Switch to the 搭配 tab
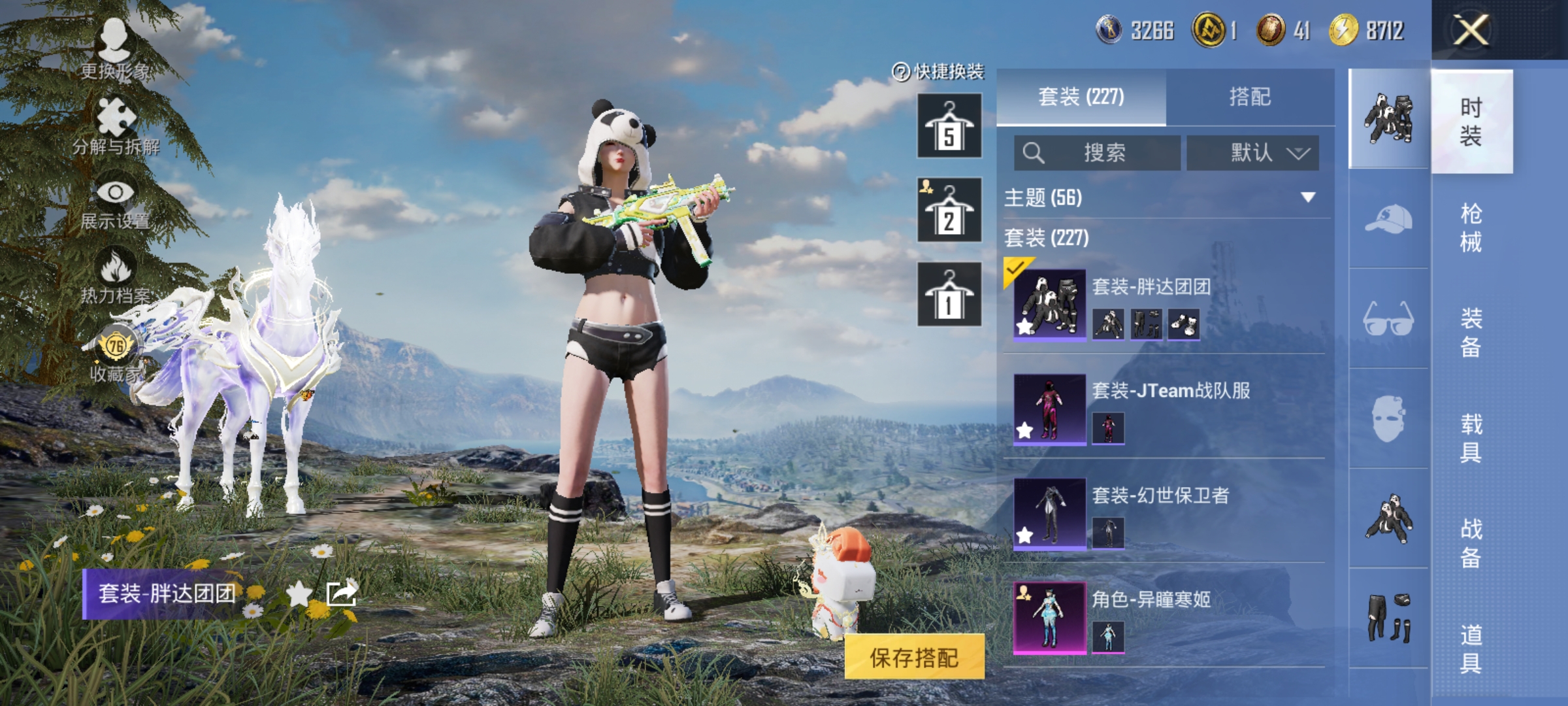This screenshot has width=1568, height=706. pyautogui.click(x=1249, y=97)
